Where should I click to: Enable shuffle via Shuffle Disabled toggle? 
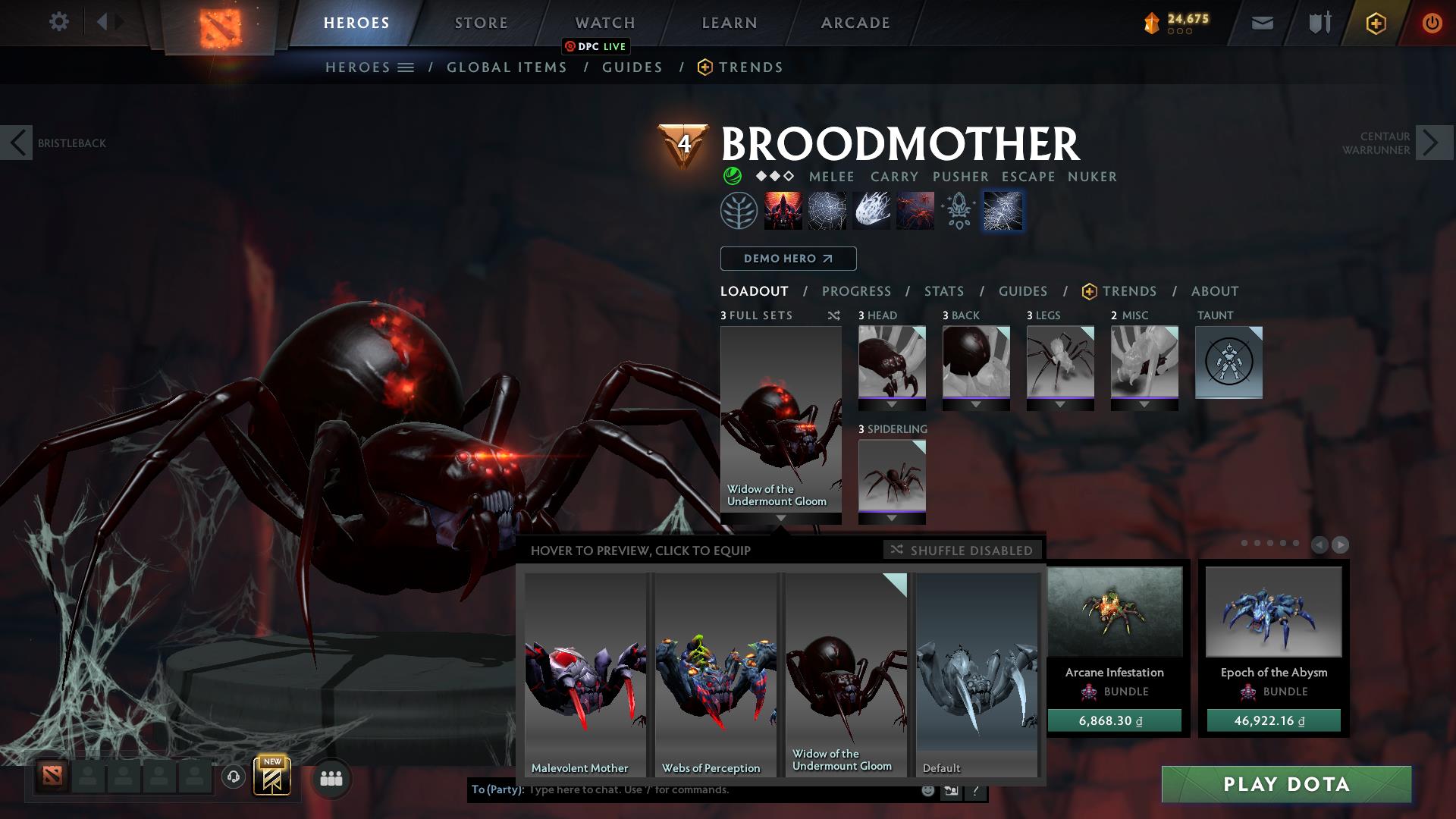tap(962, 551)
